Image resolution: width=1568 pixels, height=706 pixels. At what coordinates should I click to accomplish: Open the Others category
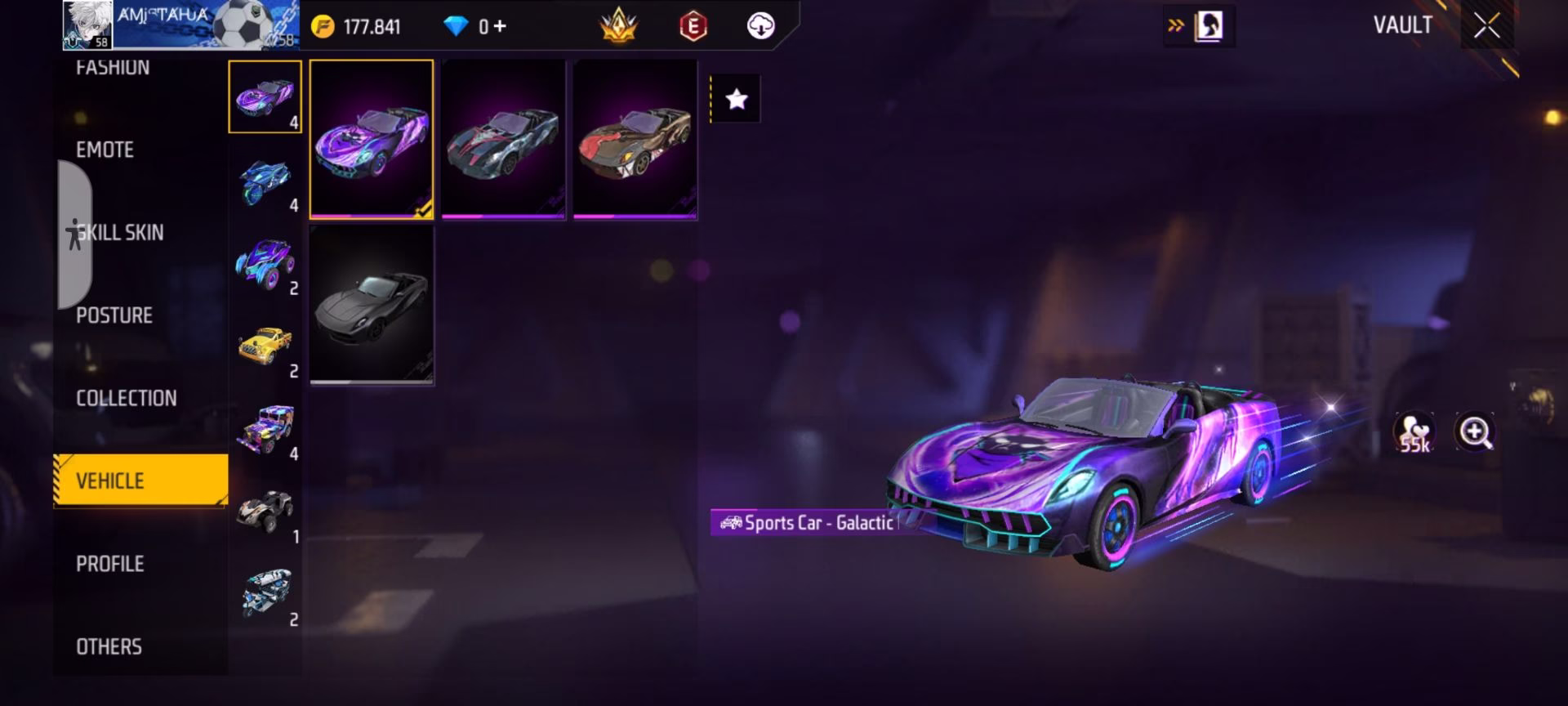click(109, 646)
